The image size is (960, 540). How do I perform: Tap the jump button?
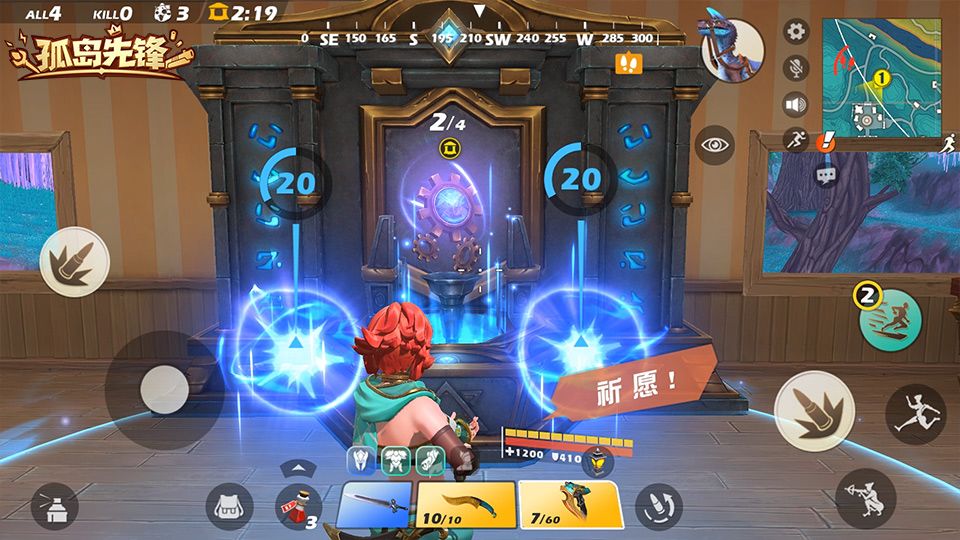coord(916,414)
